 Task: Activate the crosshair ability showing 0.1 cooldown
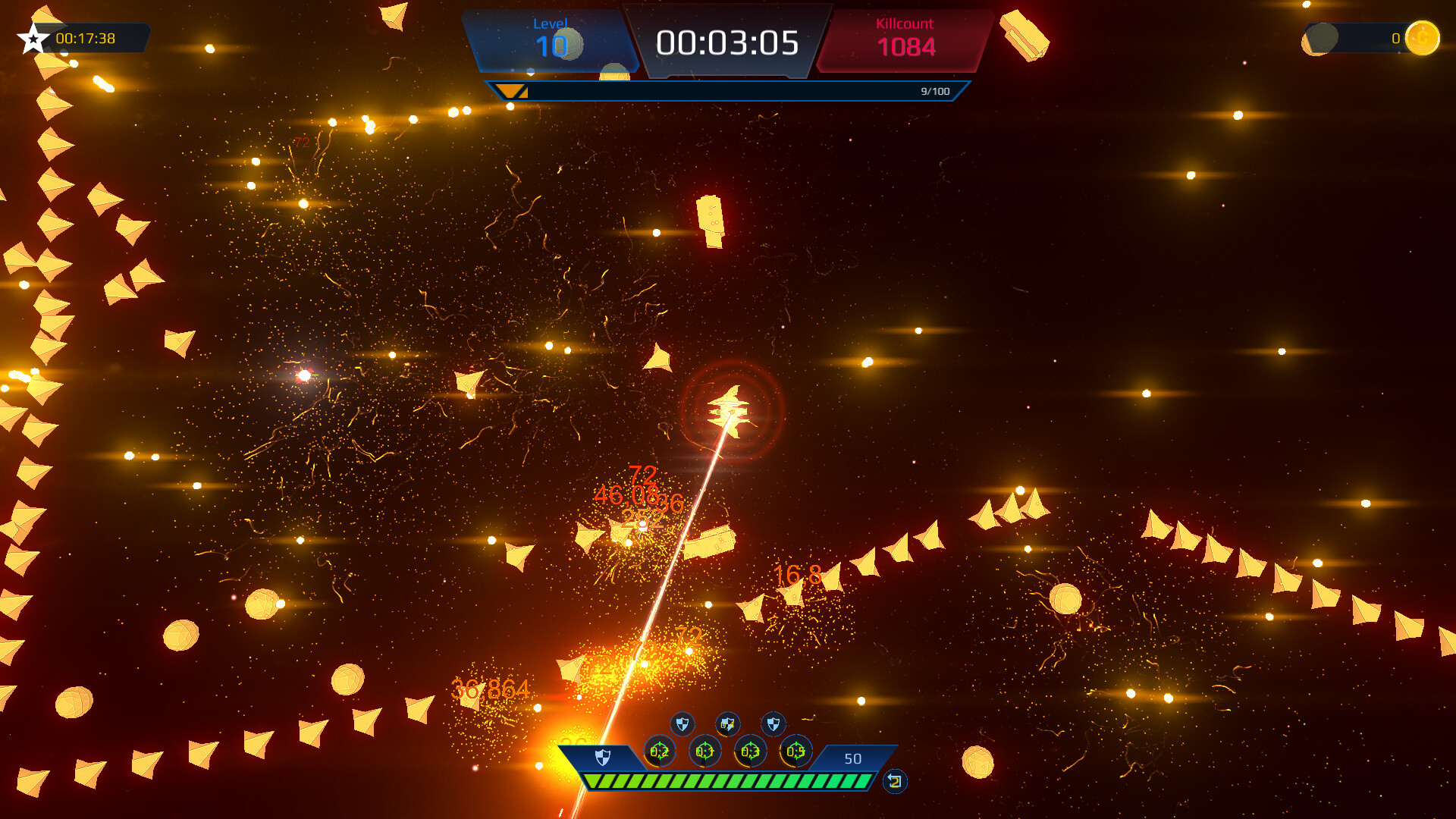pyautogui.click(x=704, y=752)
